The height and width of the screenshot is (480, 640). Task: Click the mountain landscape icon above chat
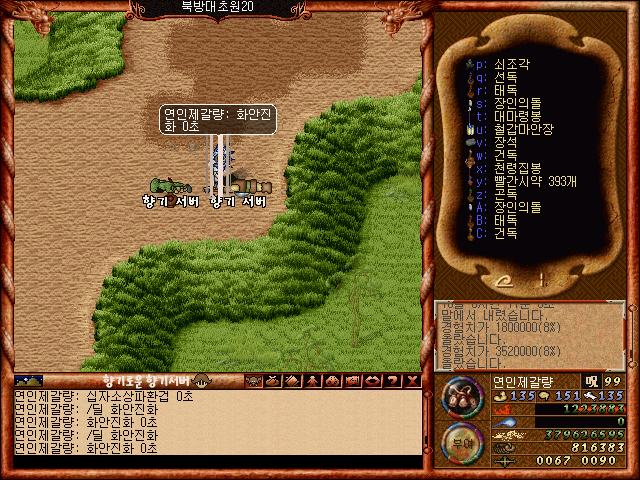tap(29, 381)
